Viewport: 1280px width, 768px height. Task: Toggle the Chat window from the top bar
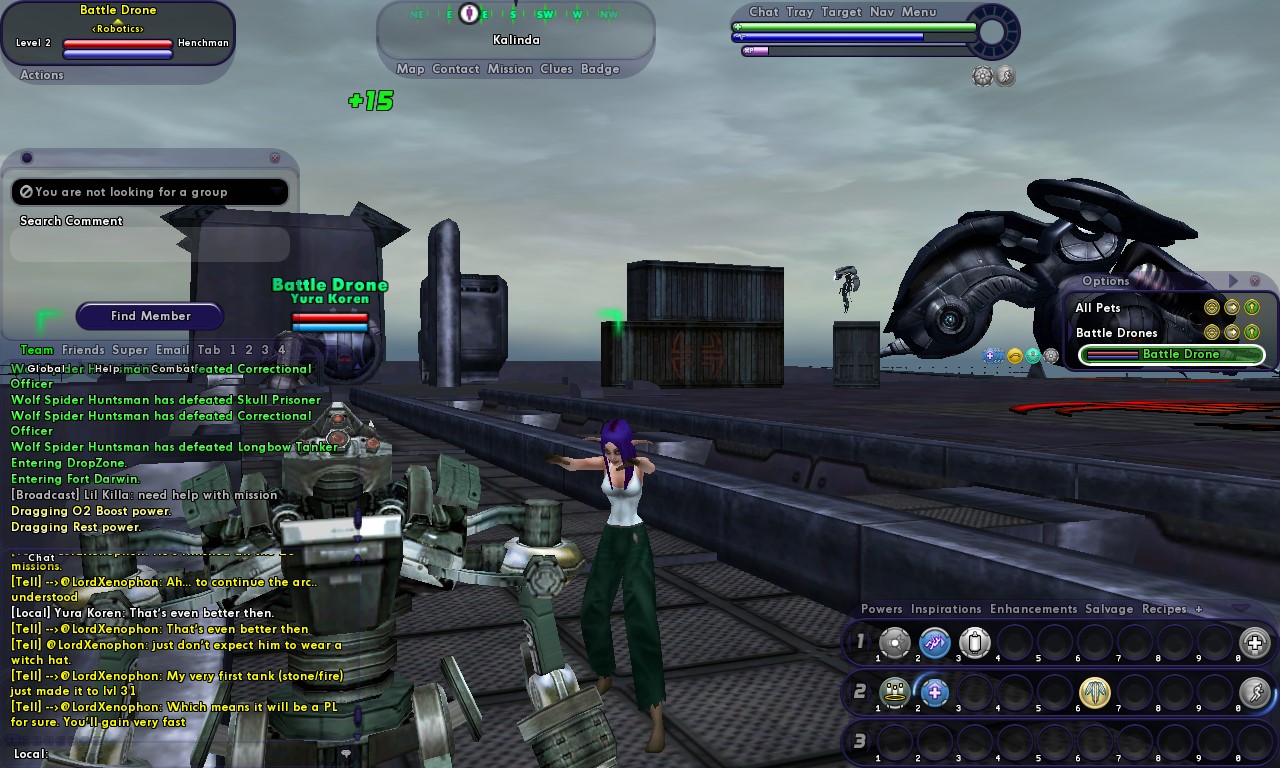click(x=763, y=12)
